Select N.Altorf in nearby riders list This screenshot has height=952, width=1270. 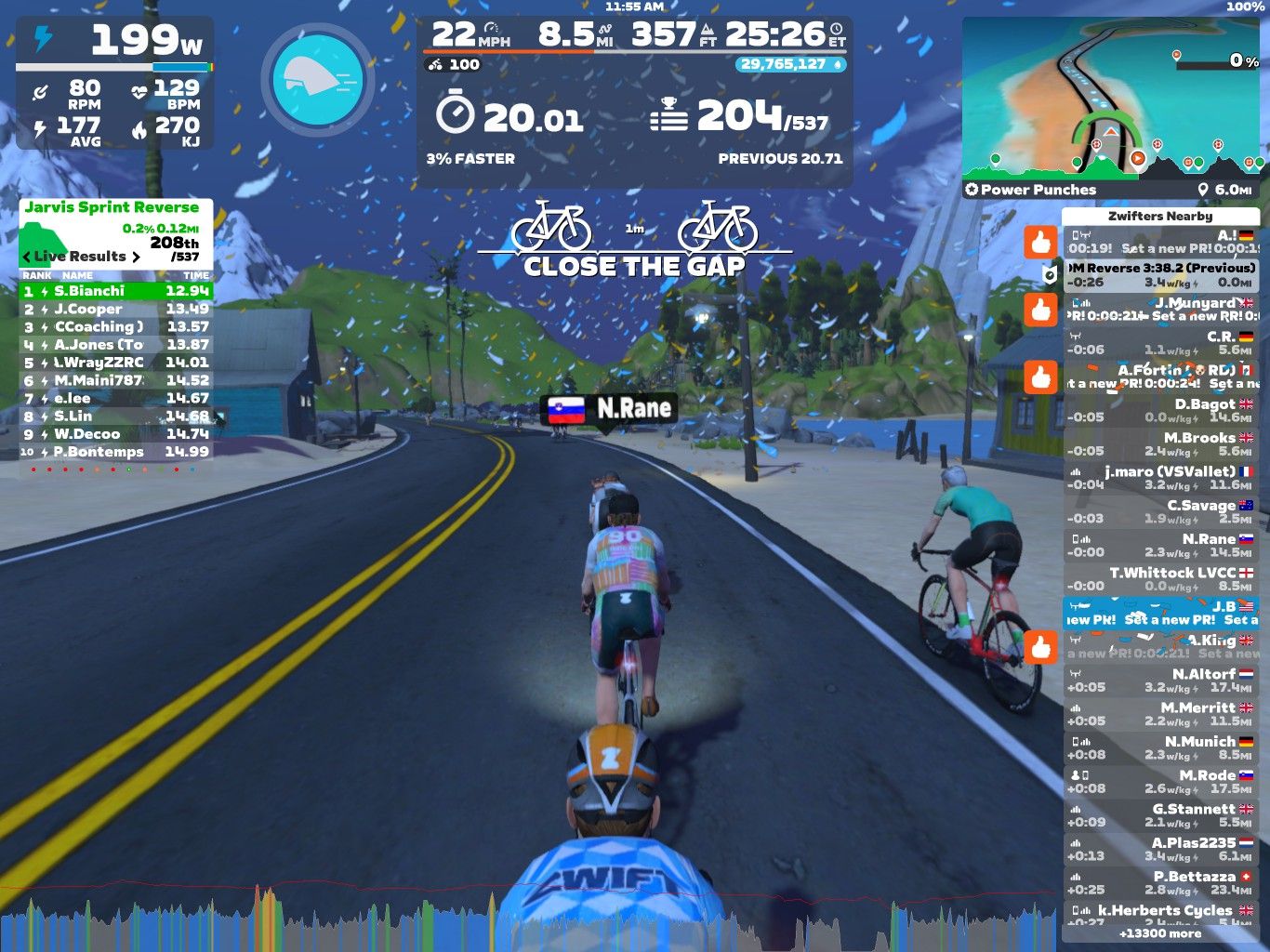point(1160,681)
